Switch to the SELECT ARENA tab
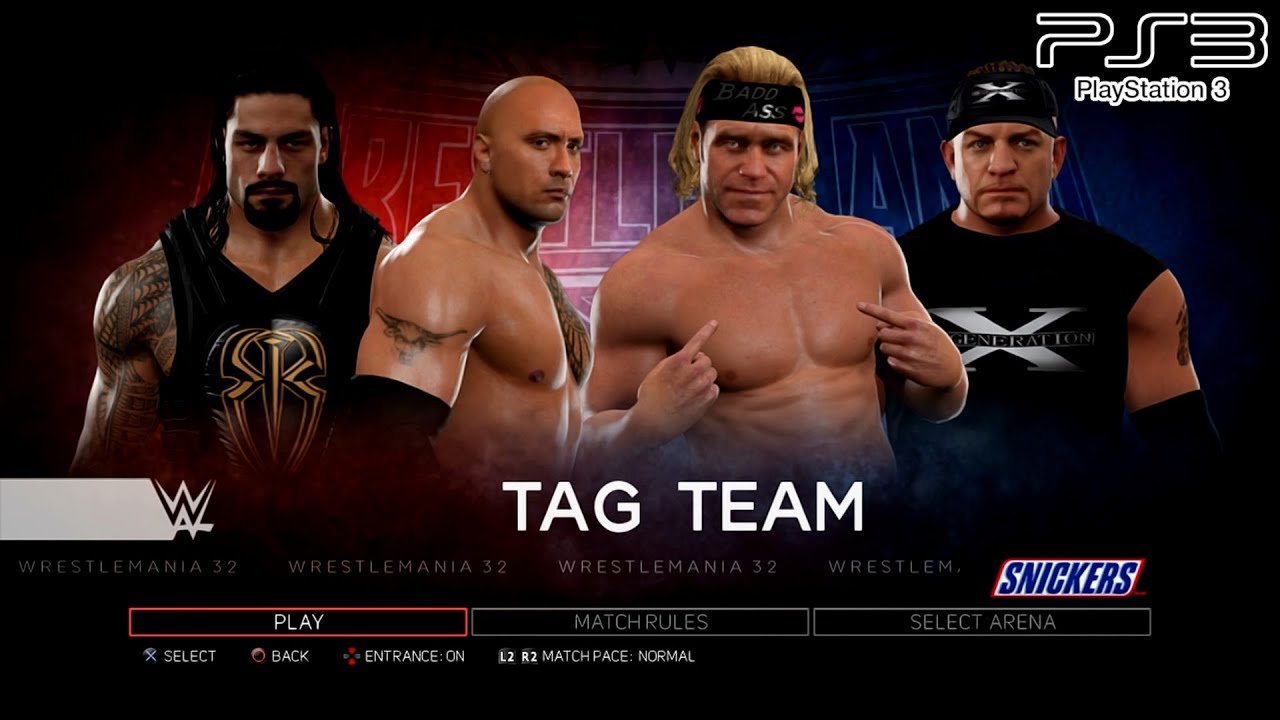 point(983,621)
